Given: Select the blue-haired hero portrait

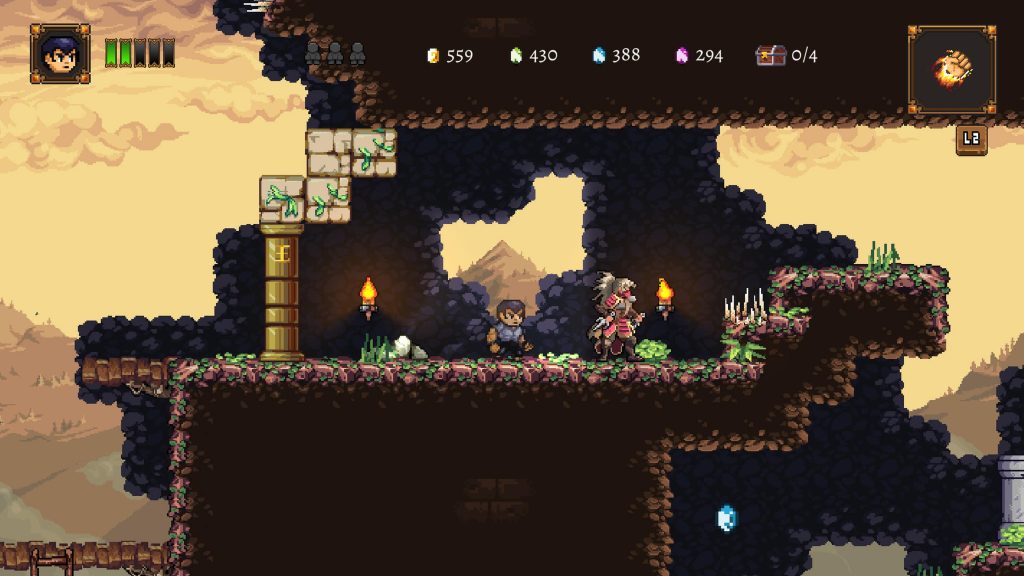Looking at the screenshot, I should coord(60,53).
